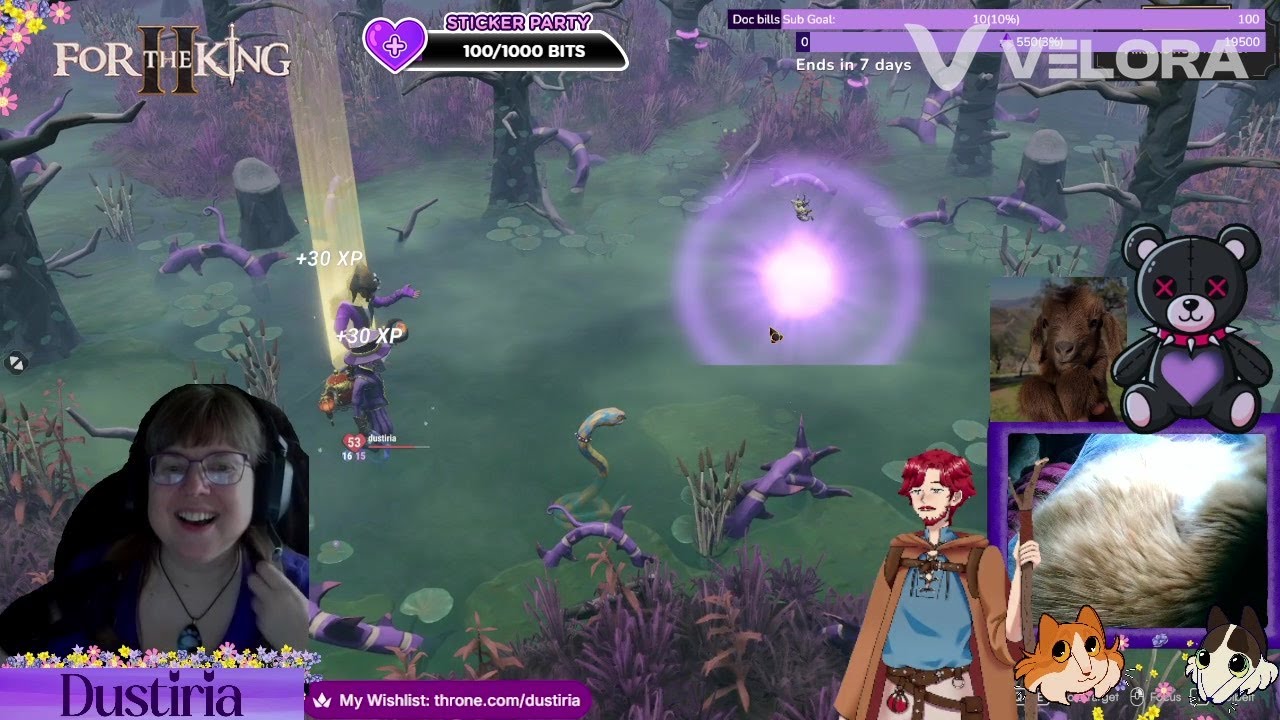Click the hexagonal diagonal-arrows icon at left edge
1280x720 pixels.
(15, 364)
